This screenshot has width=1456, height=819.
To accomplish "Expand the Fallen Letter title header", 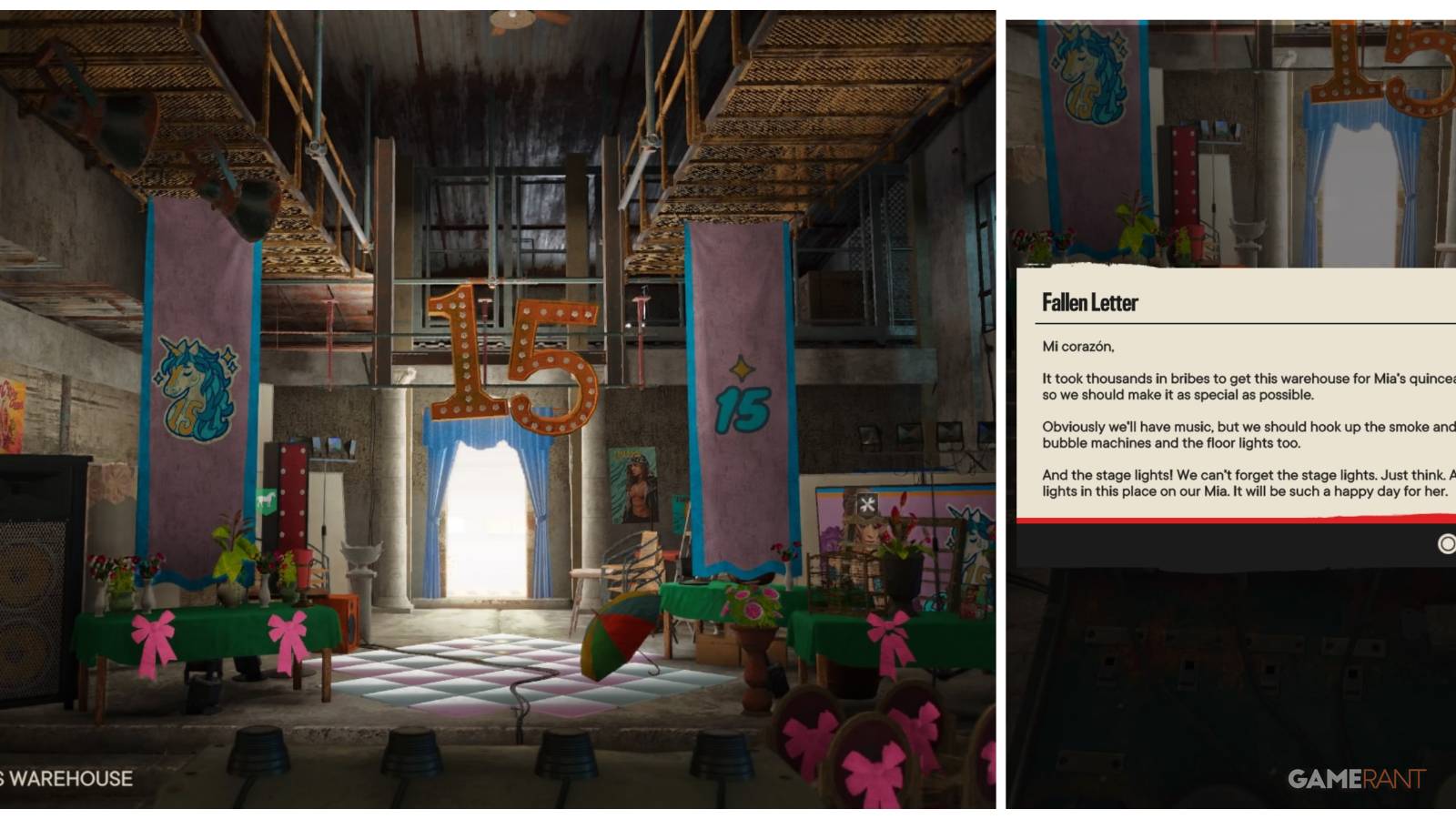I will 1088,303.
